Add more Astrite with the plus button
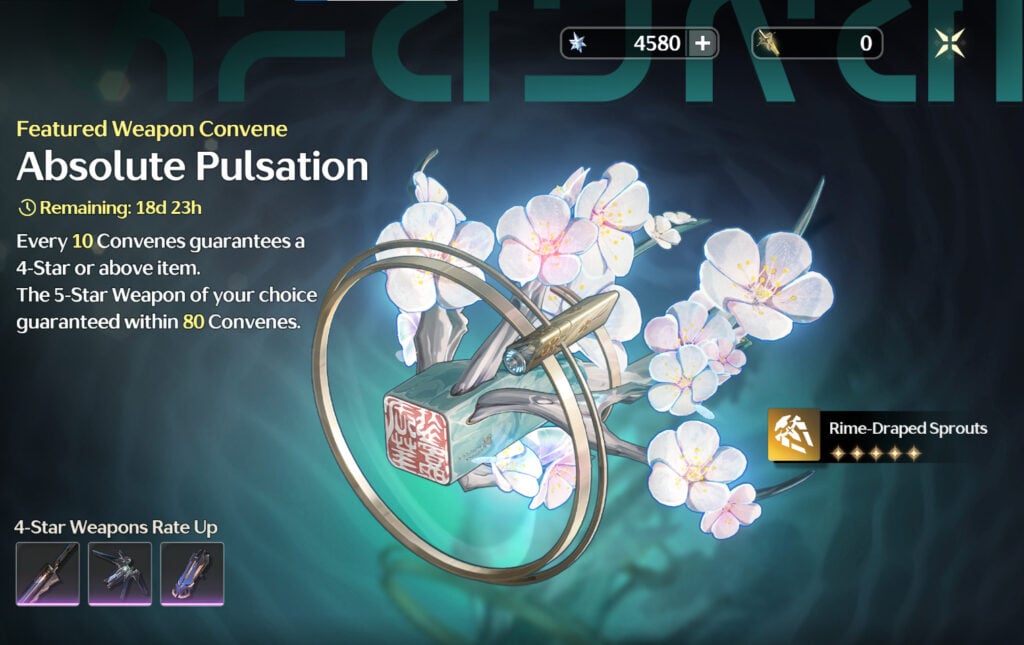 coord(702,43)
